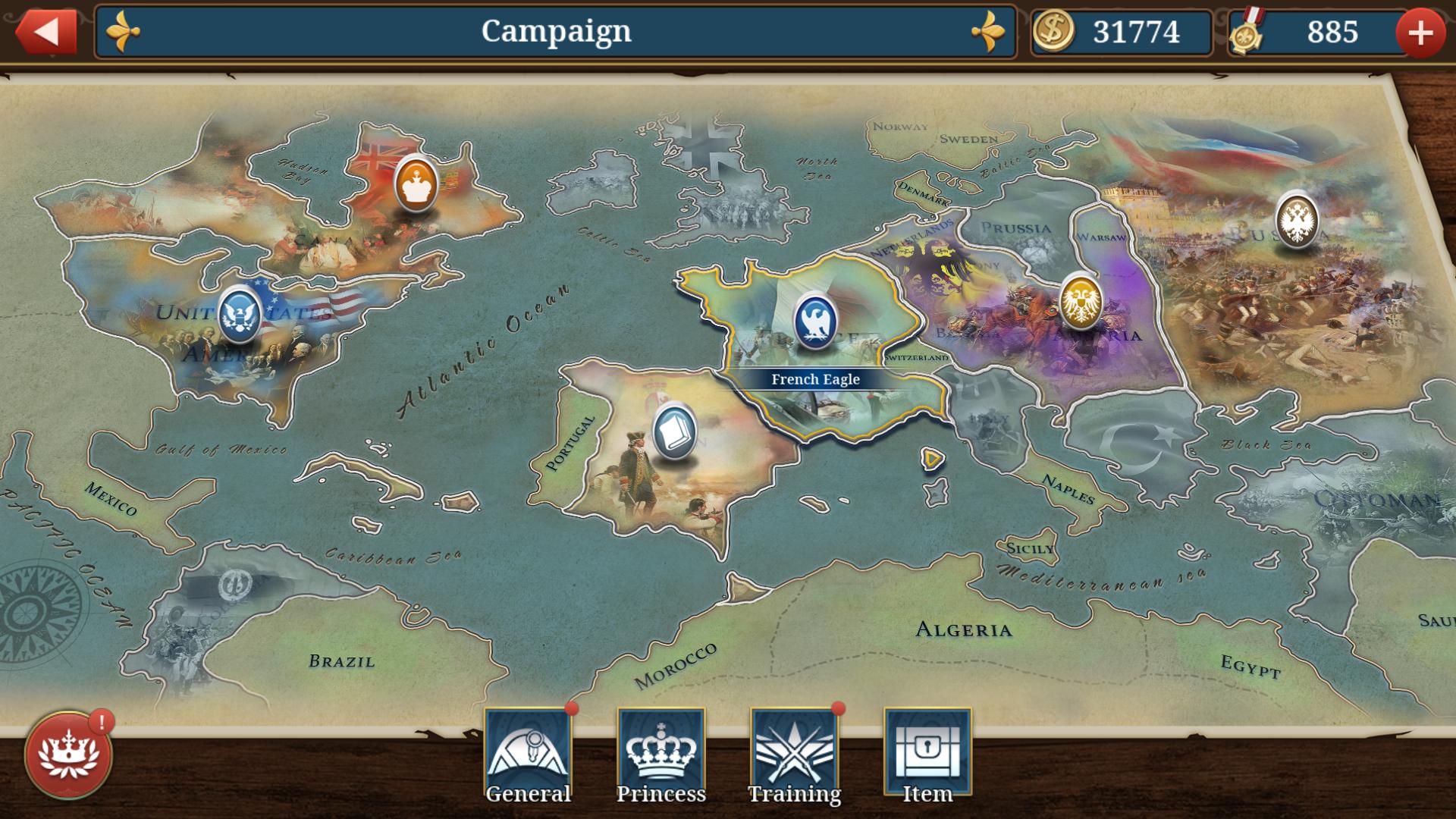Select the double-headed eagle marker over Russia
The width and height of the screenshot is (1456, 819).
coord(1296,220)
